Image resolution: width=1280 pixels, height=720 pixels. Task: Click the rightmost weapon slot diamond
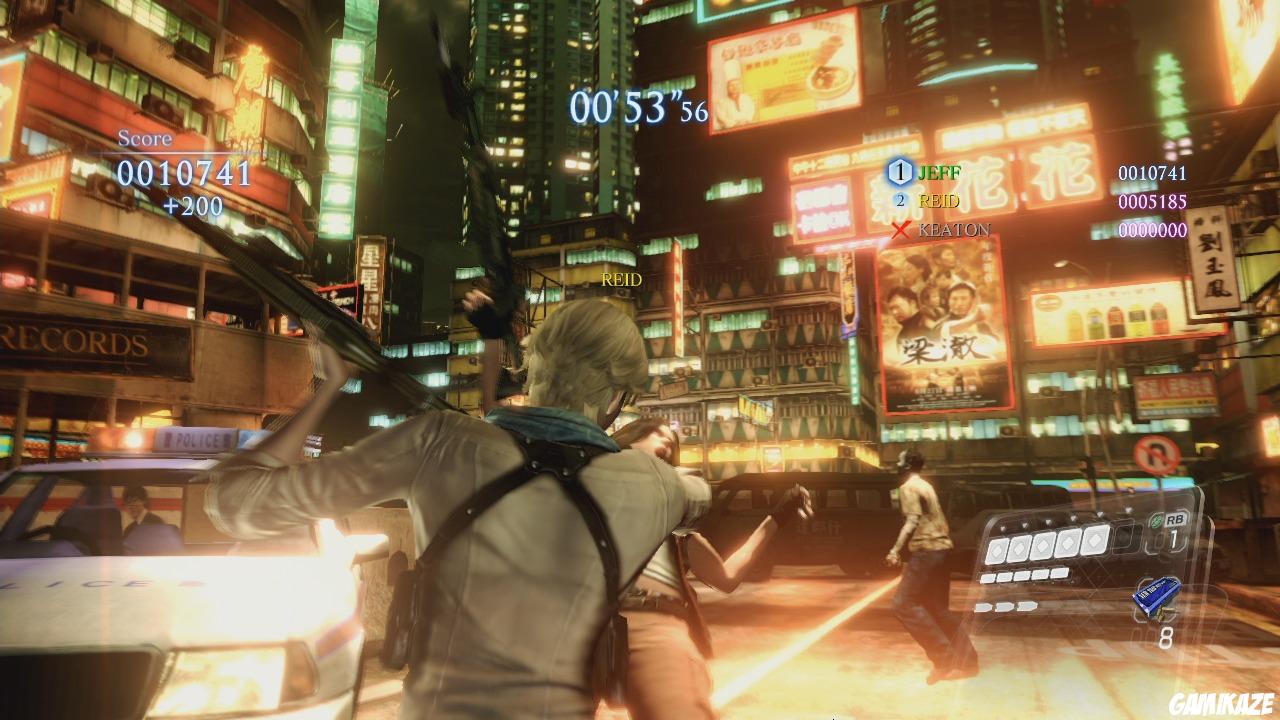[1095, 540]
